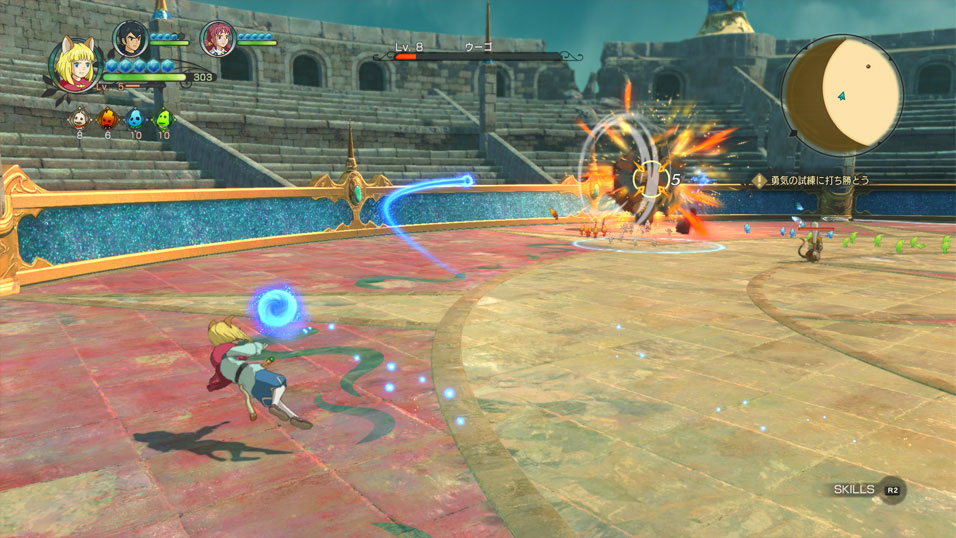The width and height of the screenshot is (956, 538).
Task: Switch to the black-haired party member portrait
Action: [x=130, y=38]
